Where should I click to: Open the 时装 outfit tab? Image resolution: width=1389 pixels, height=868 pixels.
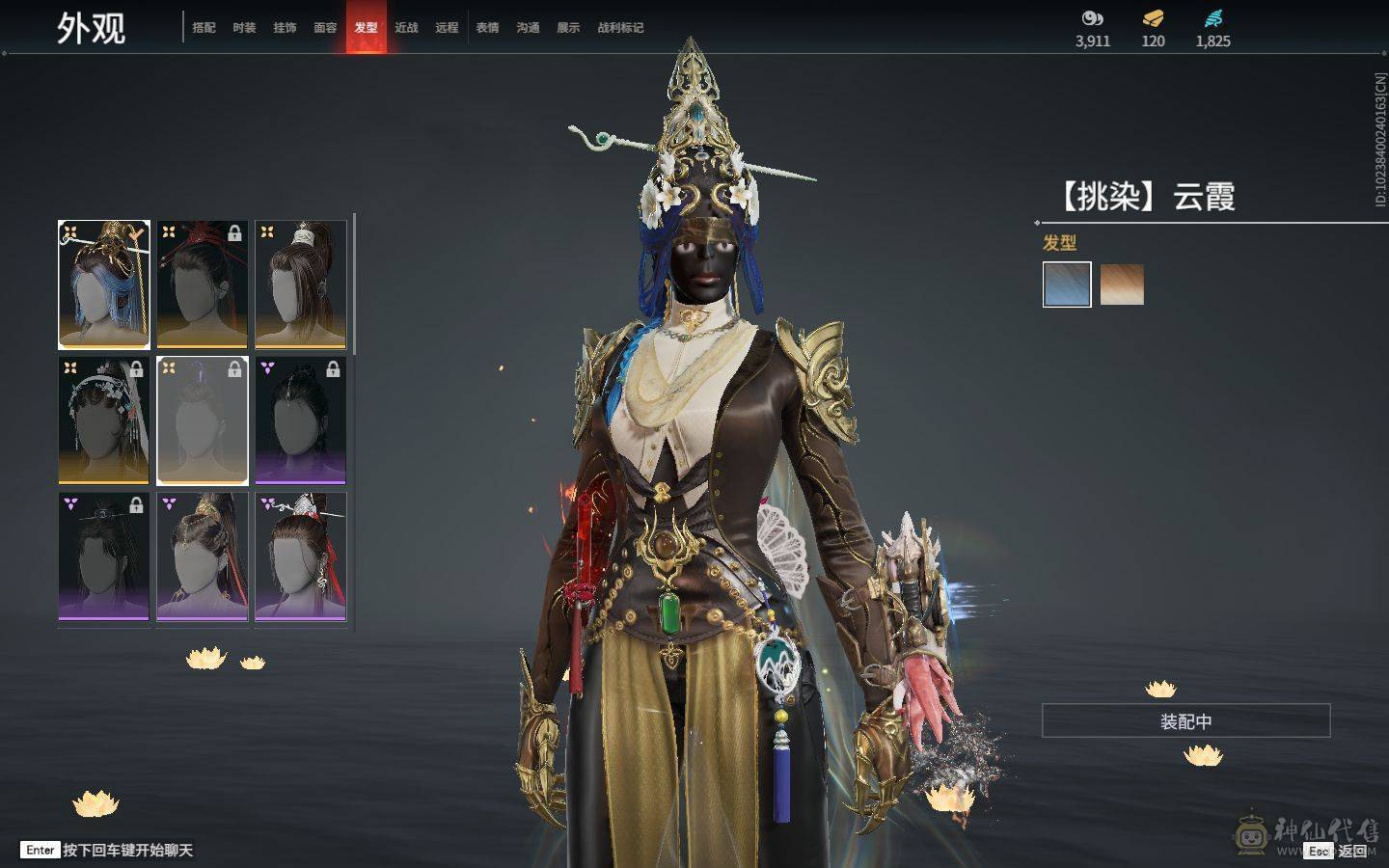pos(244,28)
